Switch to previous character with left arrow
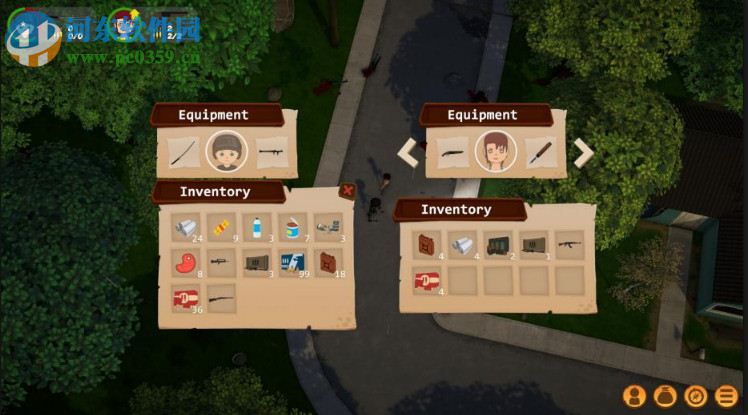 click(407, 152)
